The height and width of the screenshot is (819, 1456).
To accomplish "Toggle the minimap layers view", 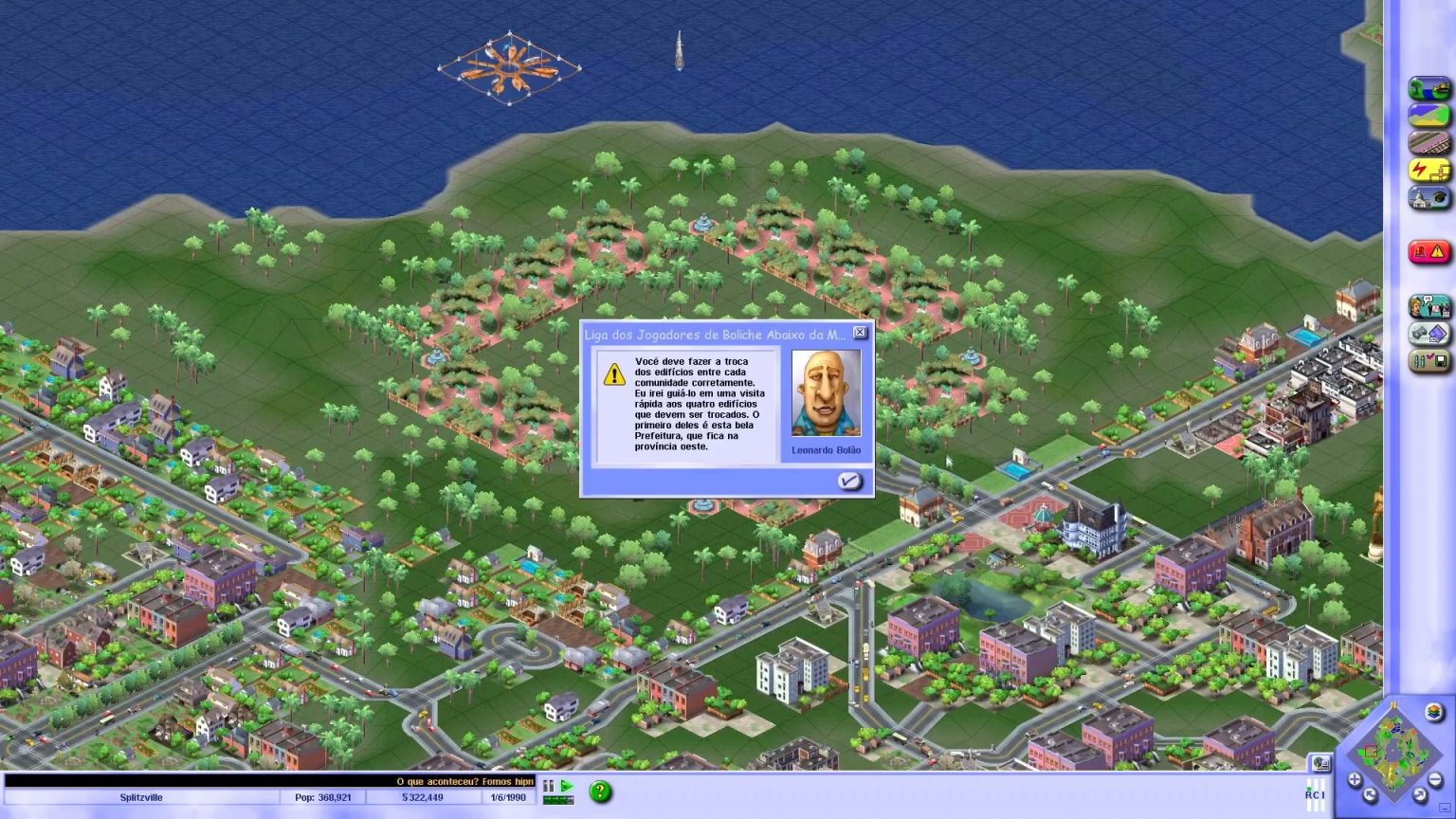I will click(x=1433, y=712).
